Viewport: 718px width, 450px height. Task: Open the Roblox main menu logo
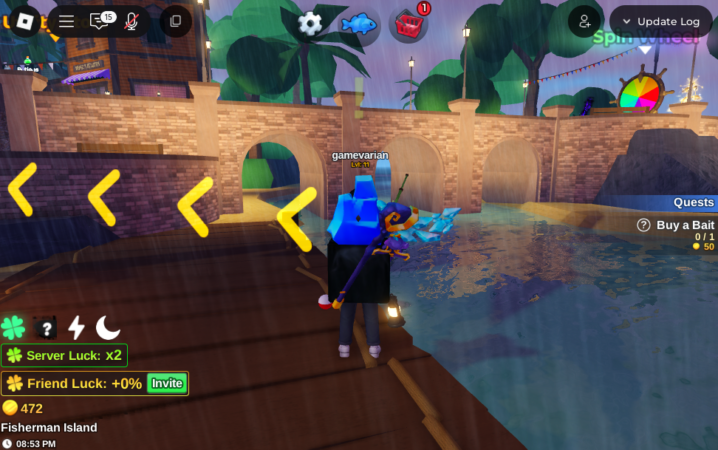pos(25,21)
